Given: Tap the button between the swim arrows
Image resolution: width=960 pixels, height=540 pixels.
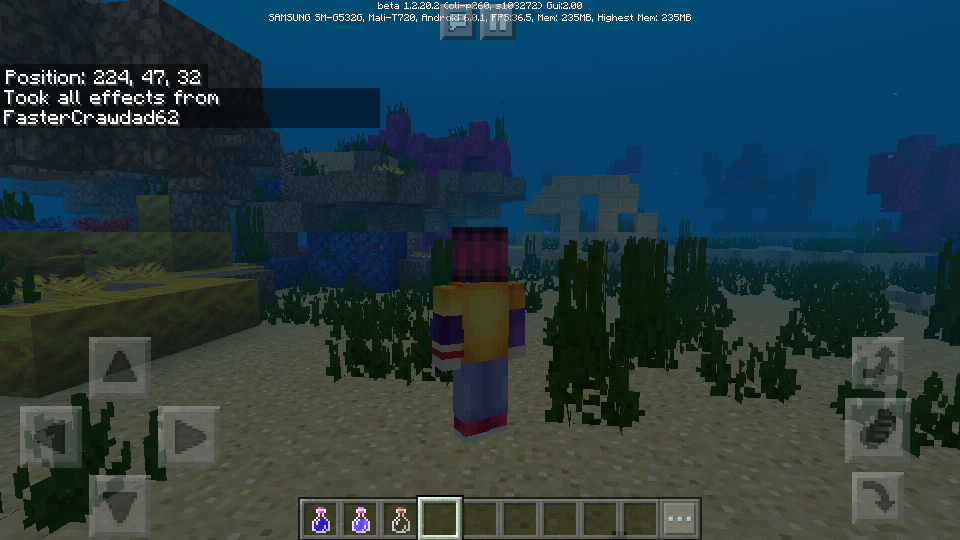Looking at the screenshot, I should click(877, 430).
